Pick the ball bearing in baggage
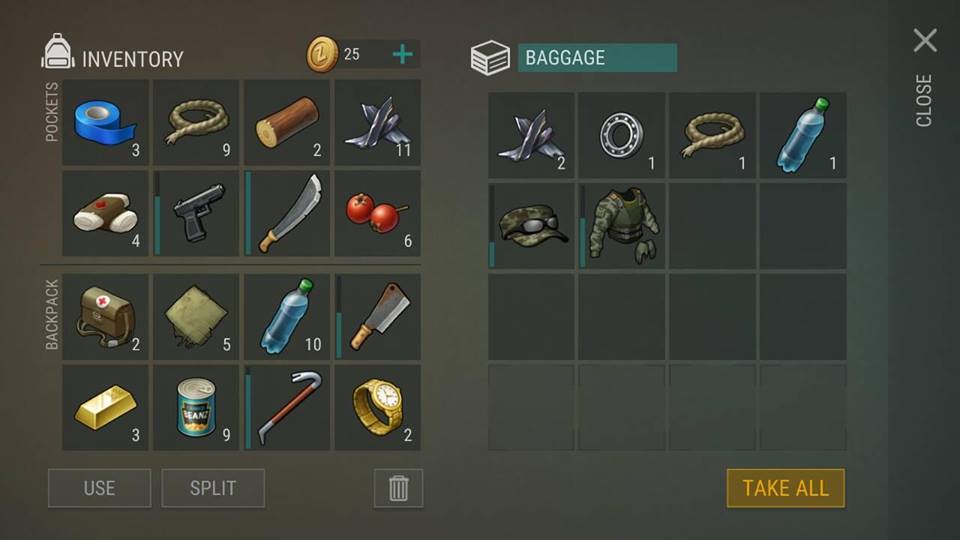The width and height of the screenshot is (960, 540). 622,135
